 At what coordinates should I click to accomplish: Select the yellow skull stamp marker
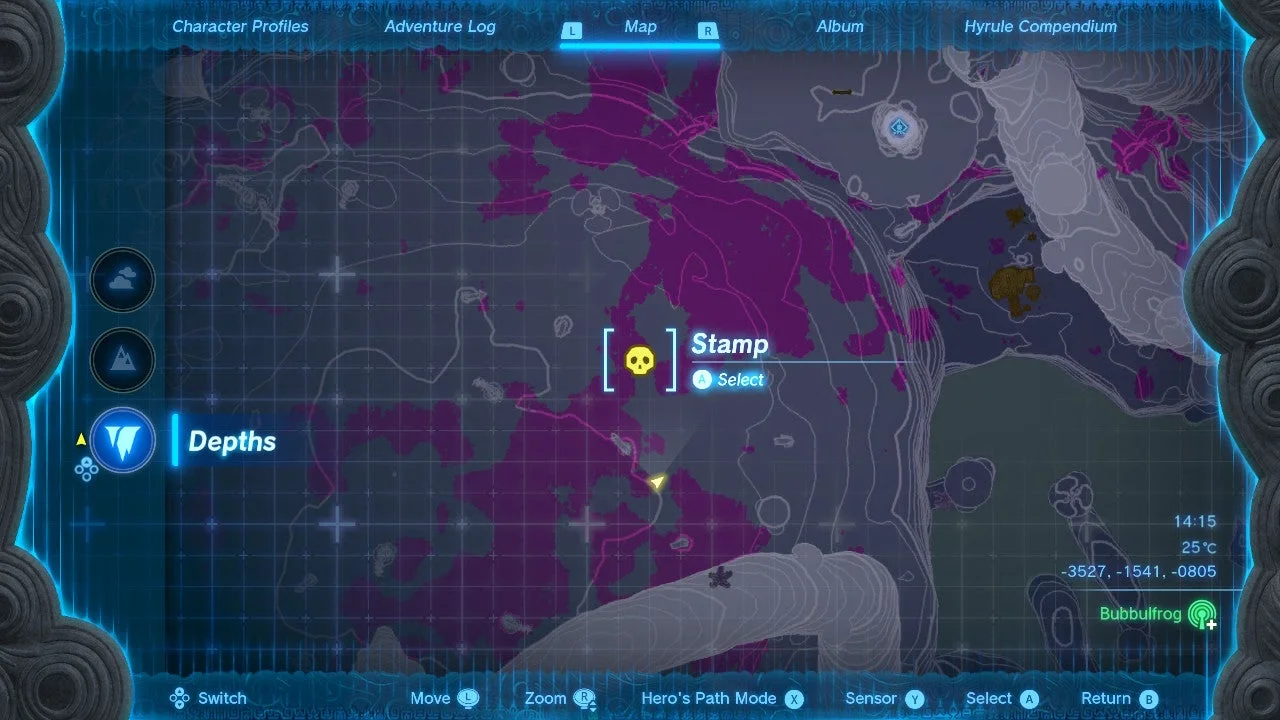point(640,360)
